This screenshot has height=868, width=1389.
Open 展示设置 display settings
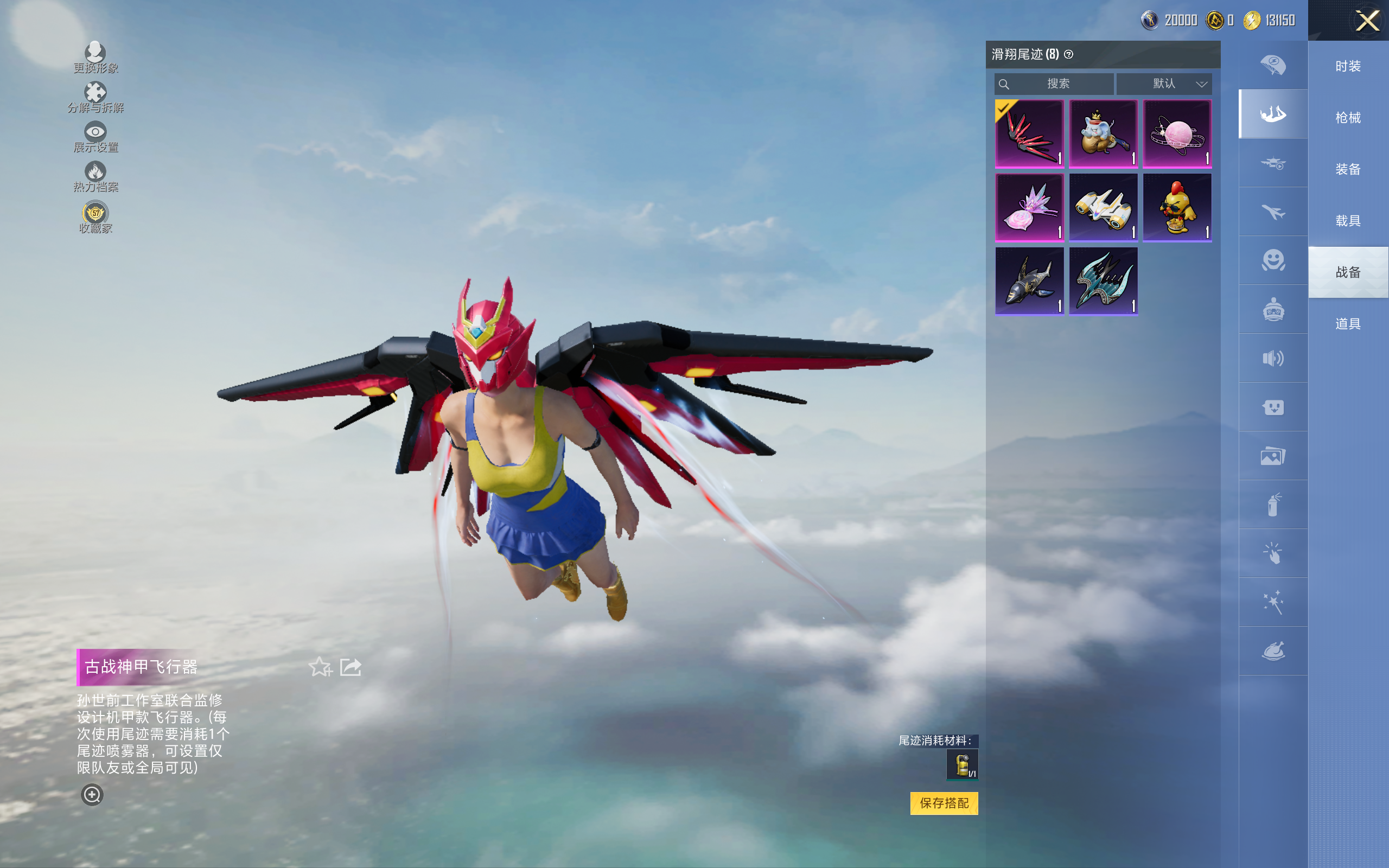(95, 137)
